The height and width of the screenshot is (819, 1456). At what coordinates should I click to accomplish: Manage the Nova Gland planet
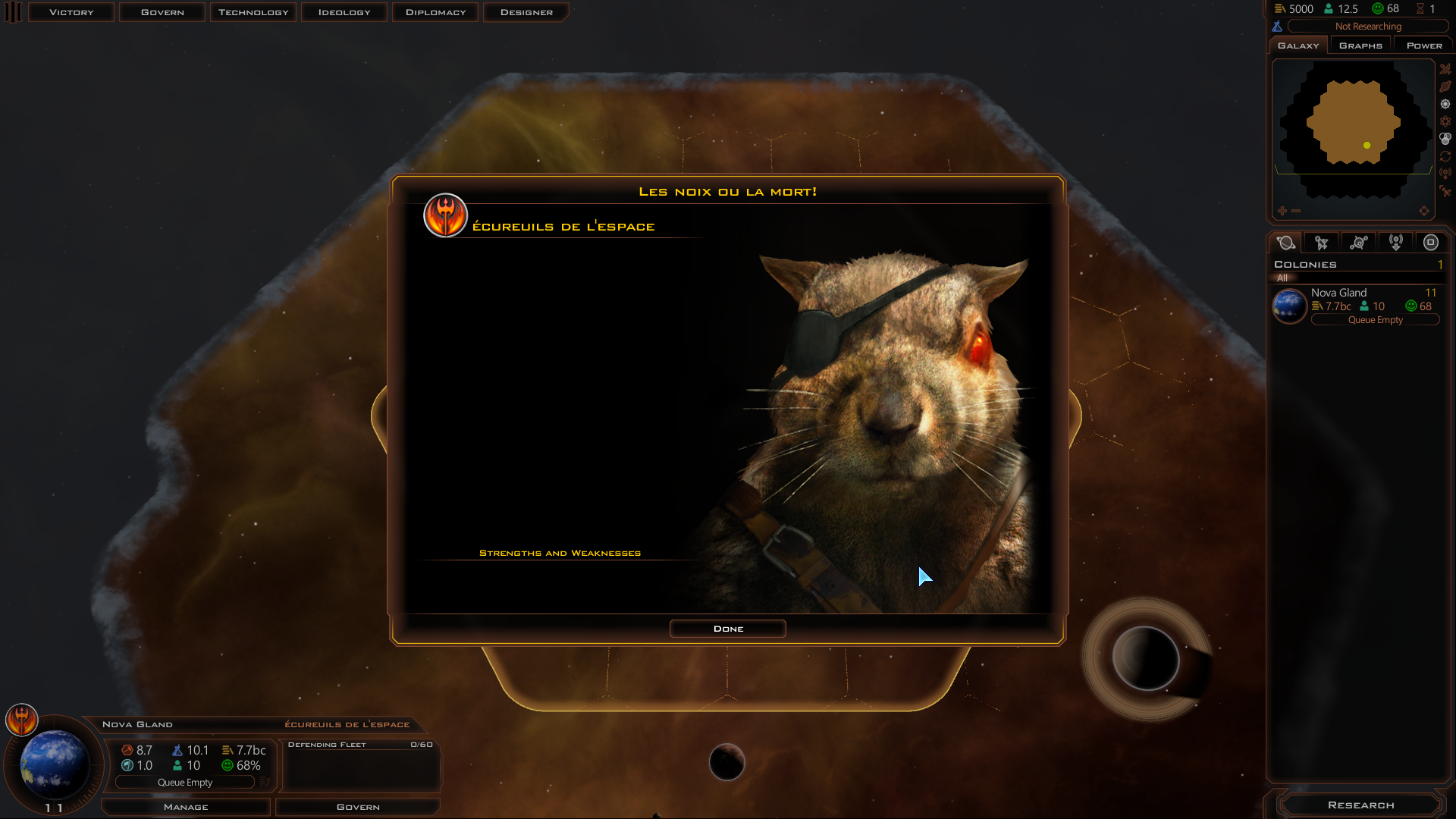[186, 807]
